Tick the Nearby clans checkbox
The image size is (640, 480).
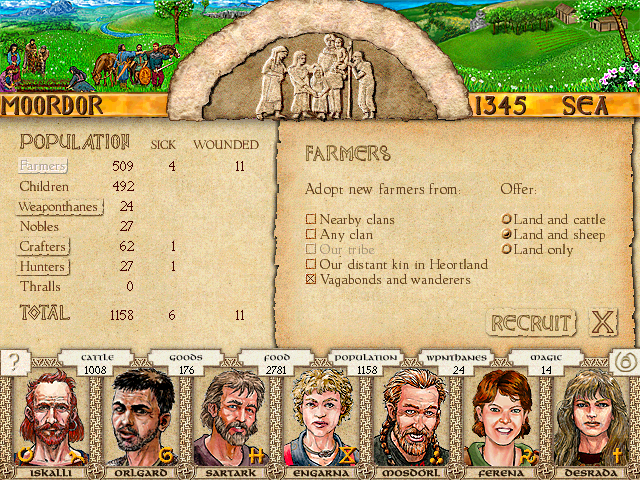coord(311,220)
